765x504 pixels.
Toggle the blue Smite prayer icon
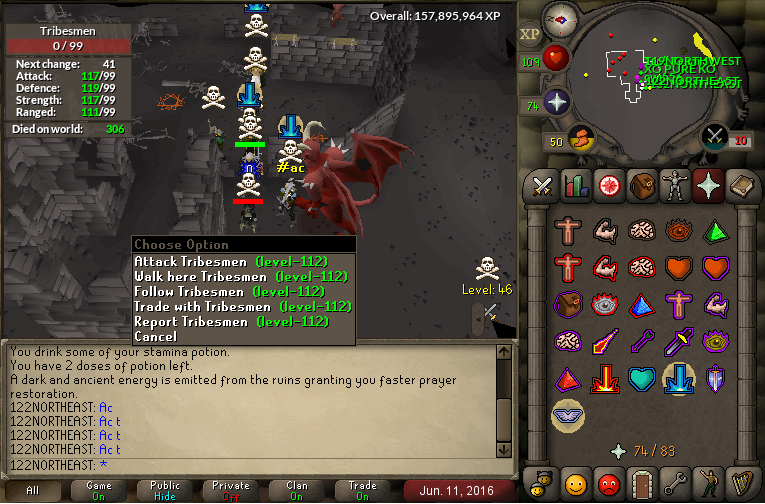[x=680, y=379]
